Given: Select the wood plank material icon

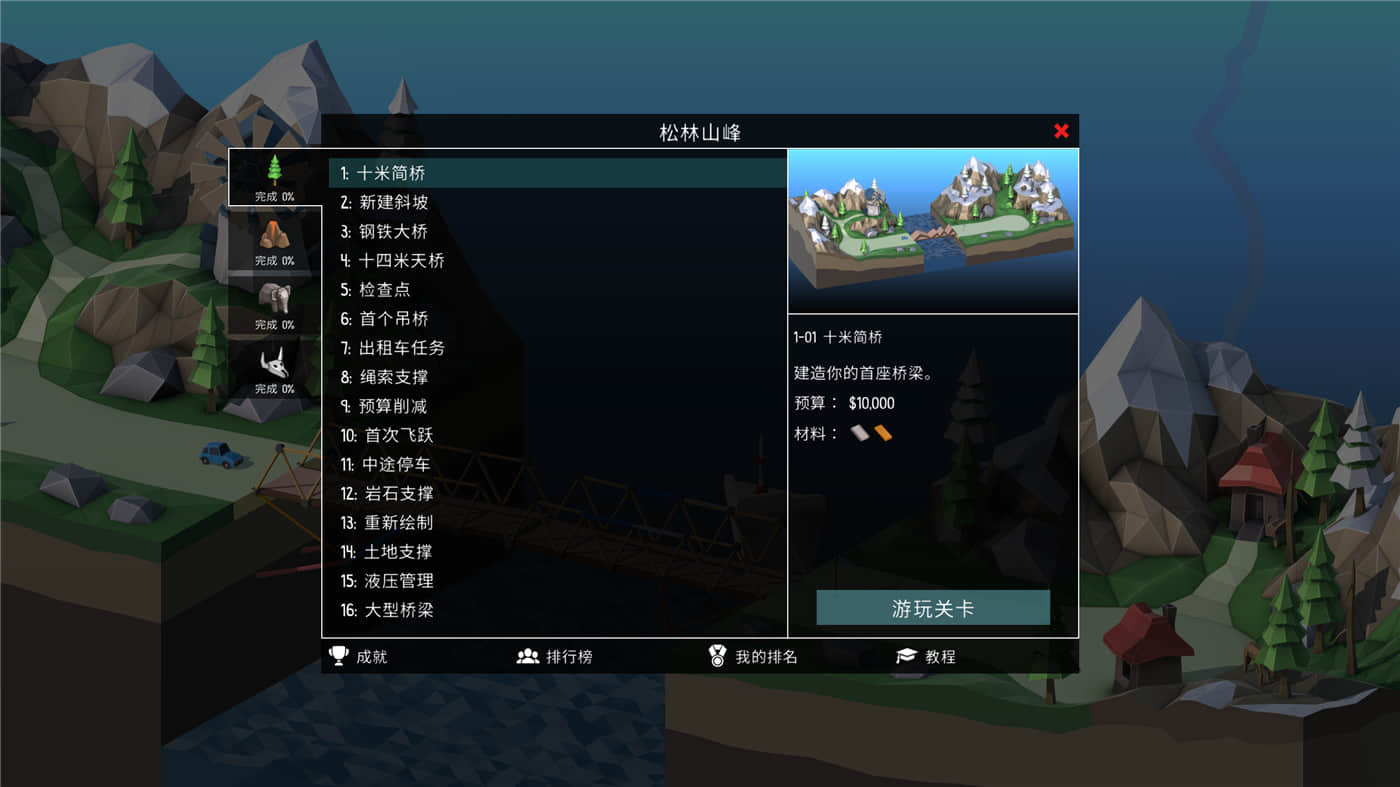Looking at the screenshot, I should pyautogui.click(x=884, y=433).
